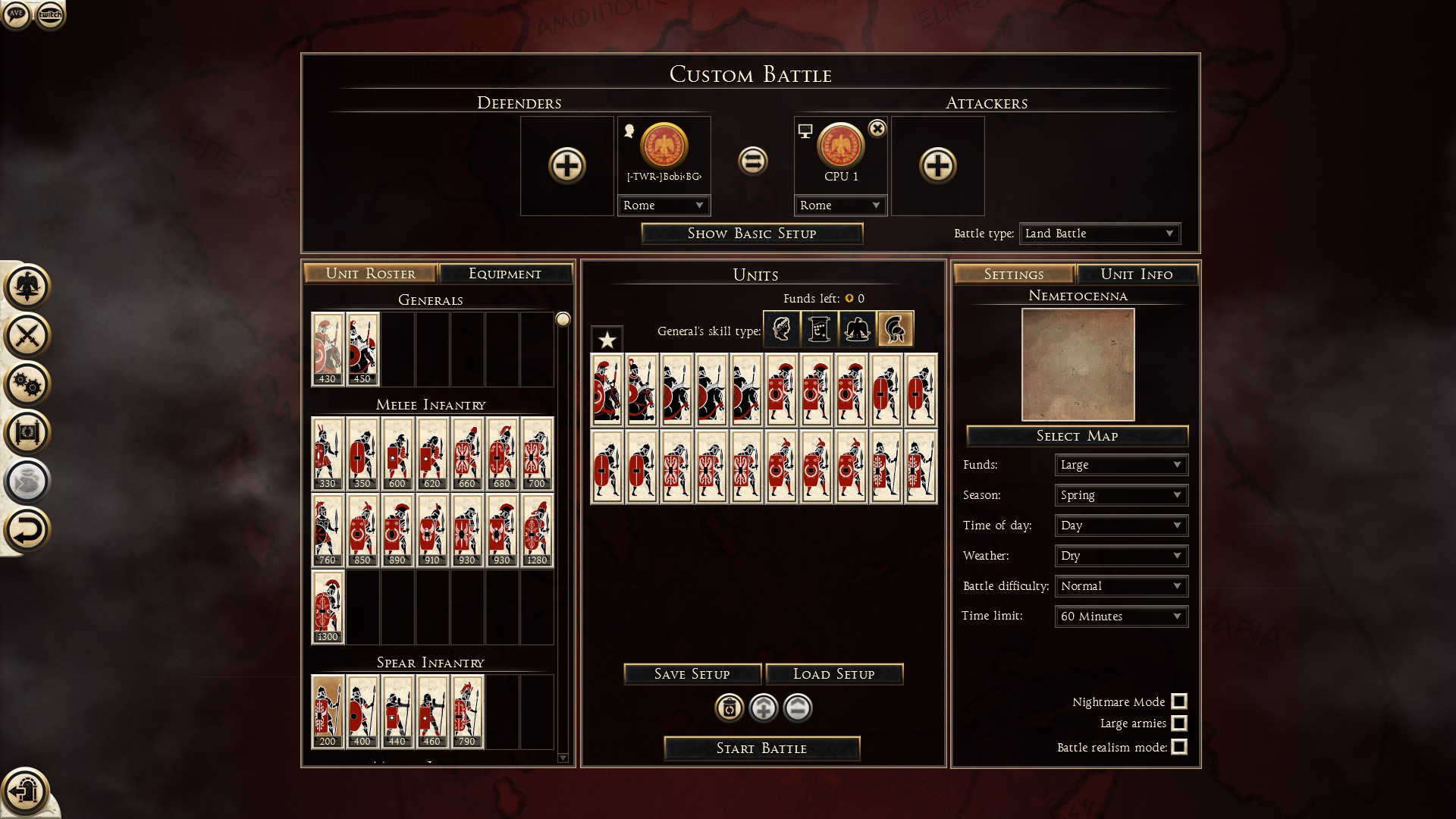Image resolution: width=1456 pixels, height=819 pixels.
Task: Toggle Nightmare Mode checkbox
Action: coord(1179,701)
